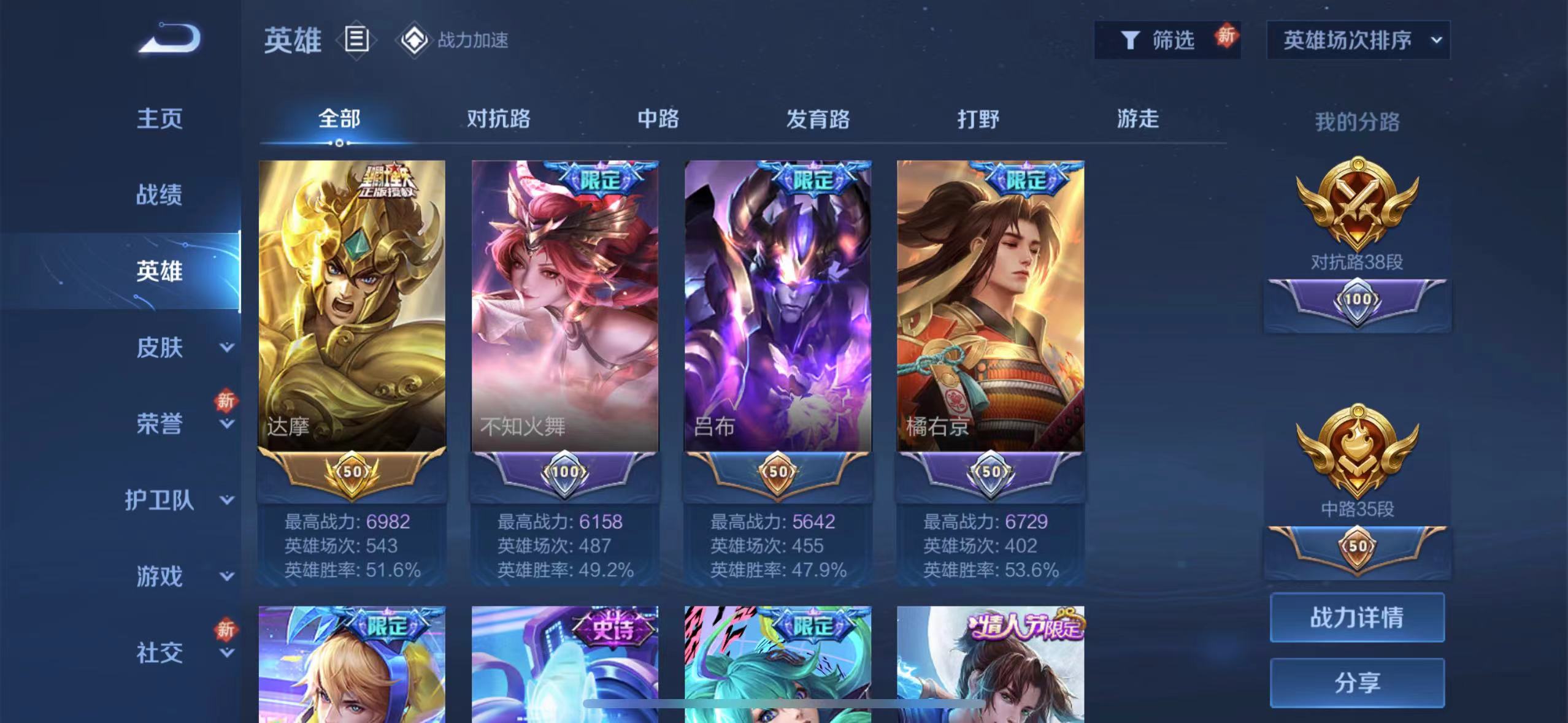Open the 中路 hero tab
1568x723 pixels.
[658, 120]
